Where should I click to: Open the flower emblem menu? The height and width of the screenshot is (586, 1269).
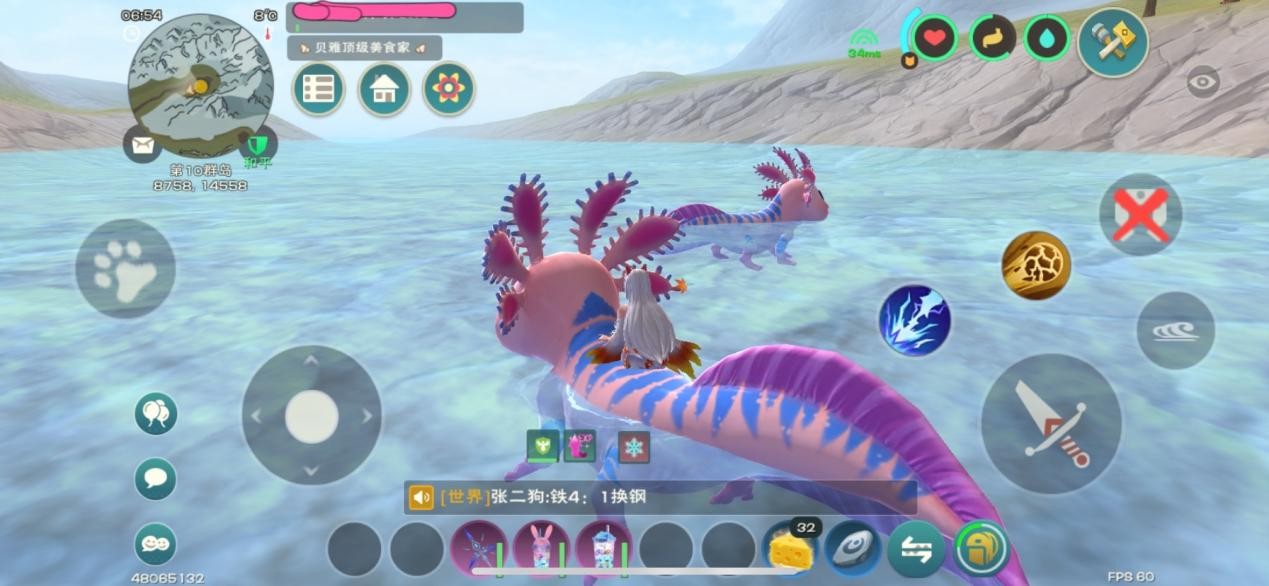click(447, 89)
